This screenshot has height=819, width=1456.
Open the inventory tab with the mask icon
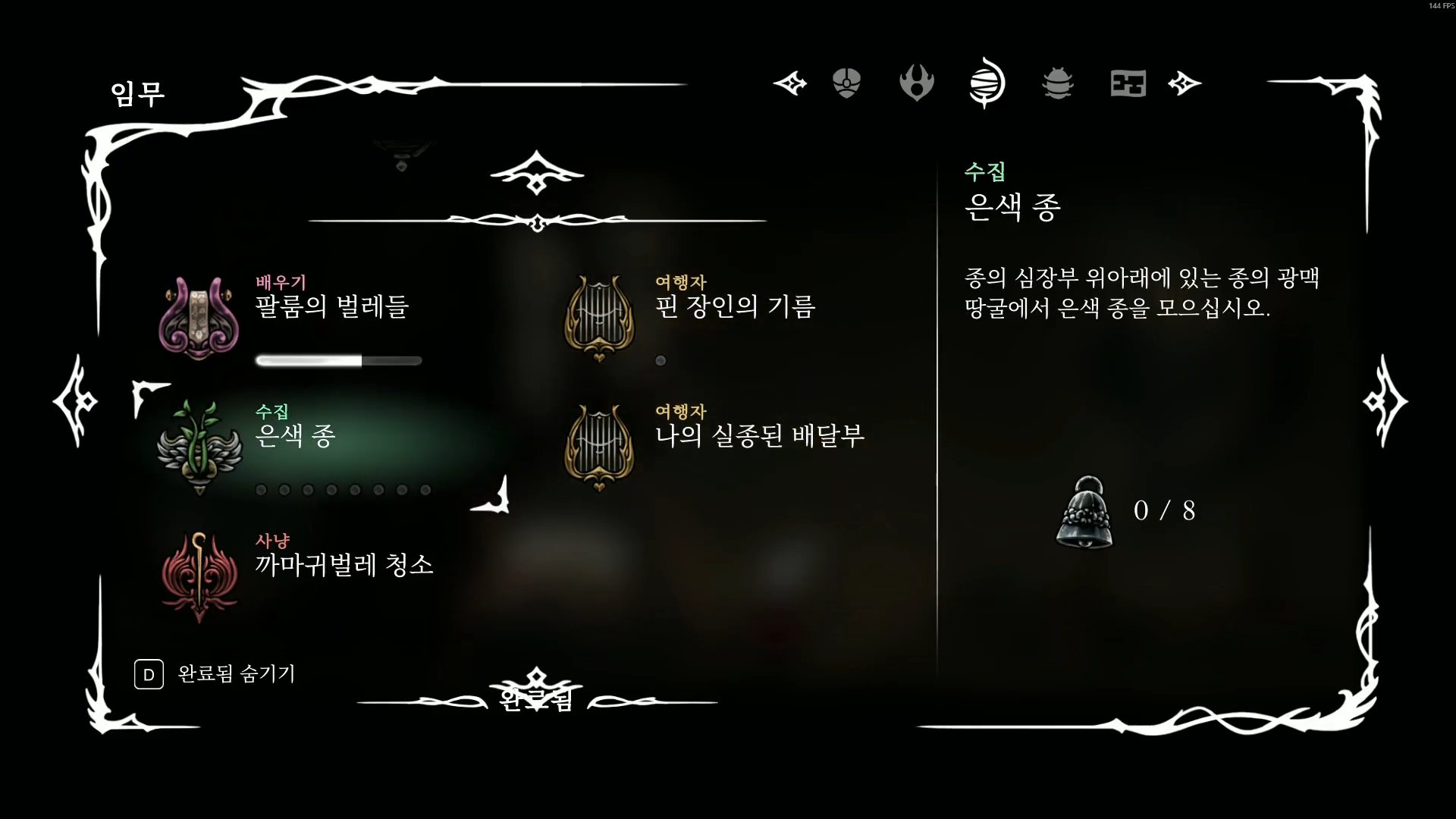(846, 83)
